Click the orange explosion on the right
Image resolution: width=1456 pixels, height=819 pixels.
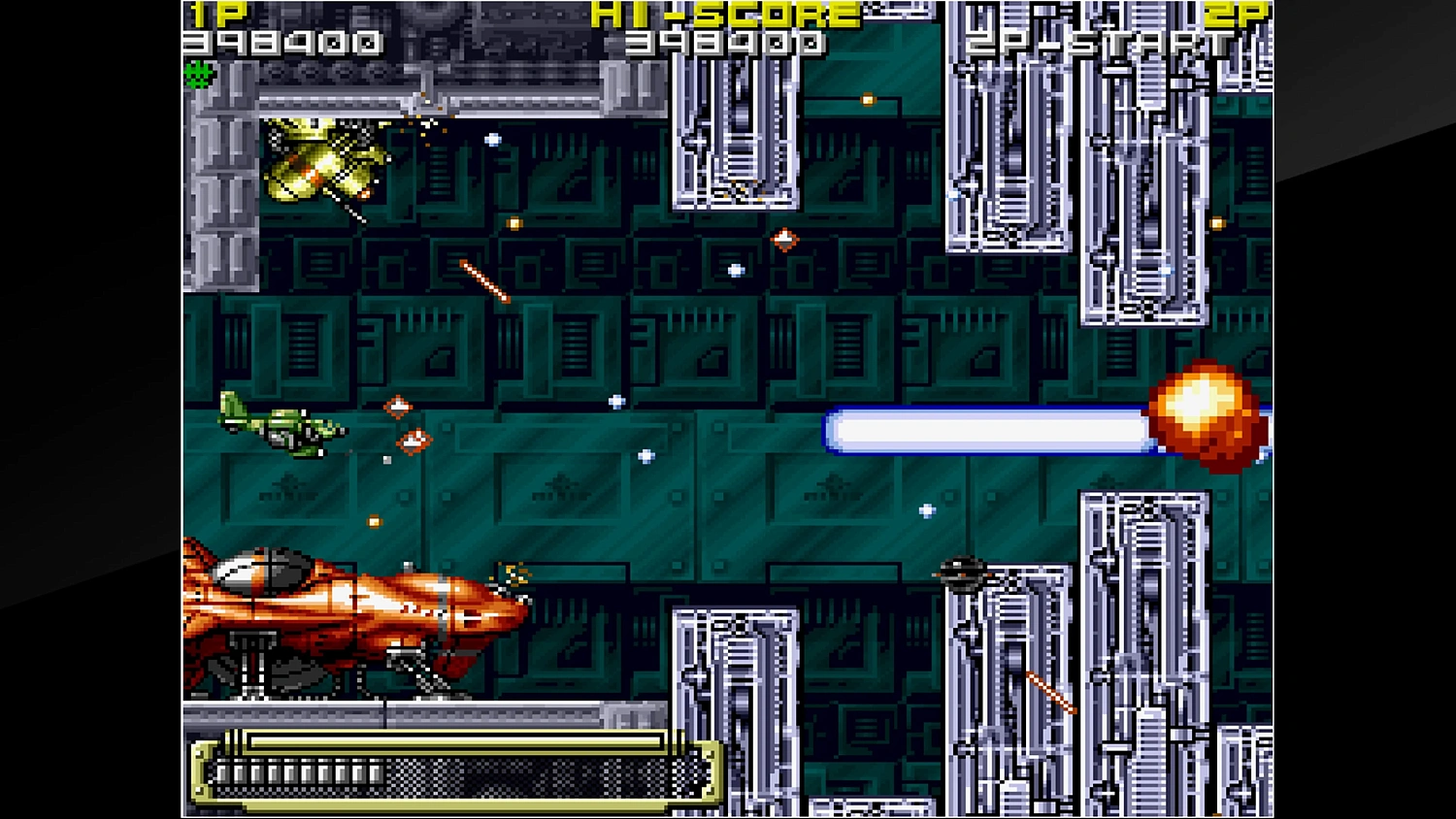pyautogui.click(x=1204, y=417)
